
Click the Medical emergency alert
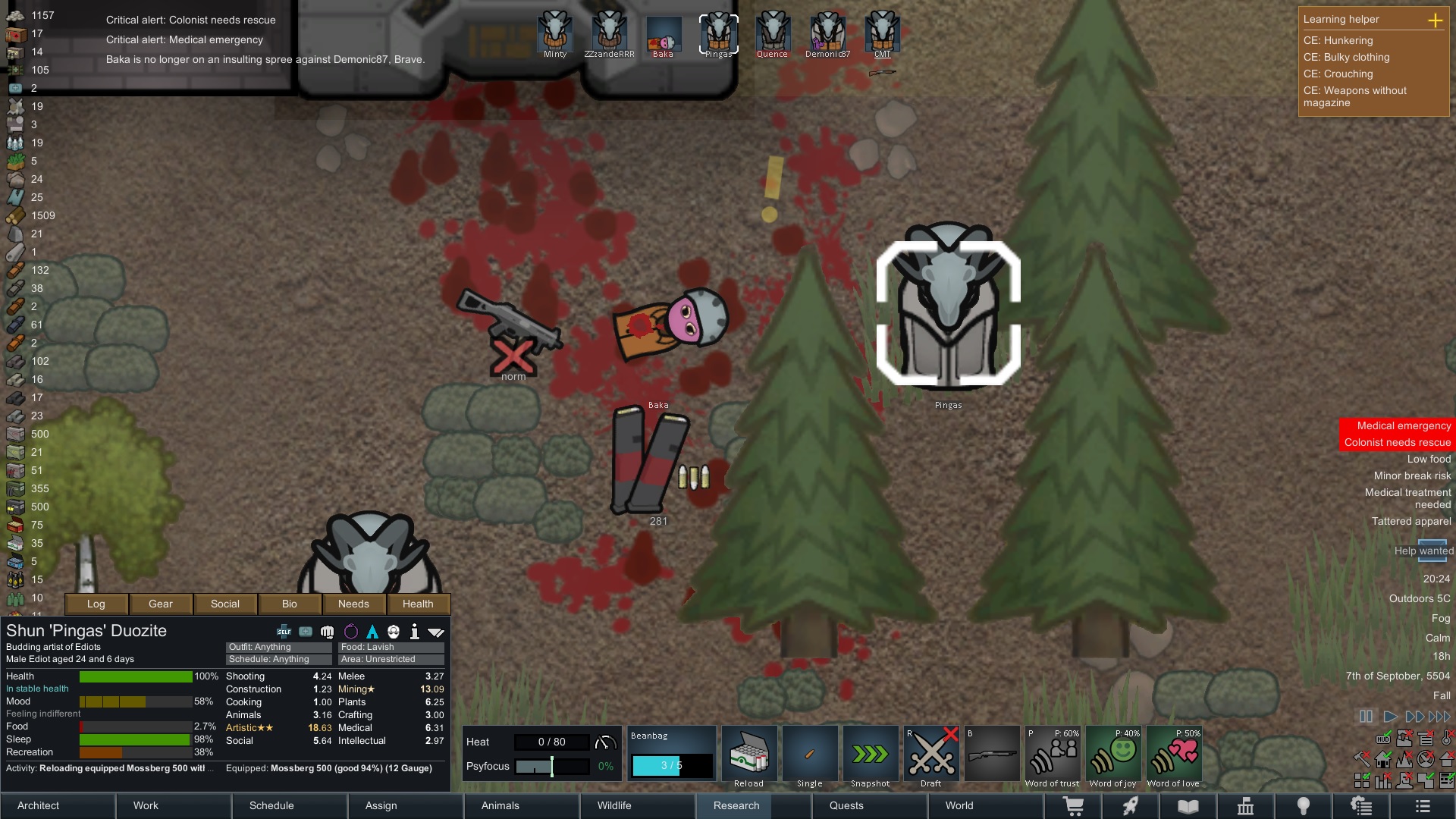[1403, 426]
